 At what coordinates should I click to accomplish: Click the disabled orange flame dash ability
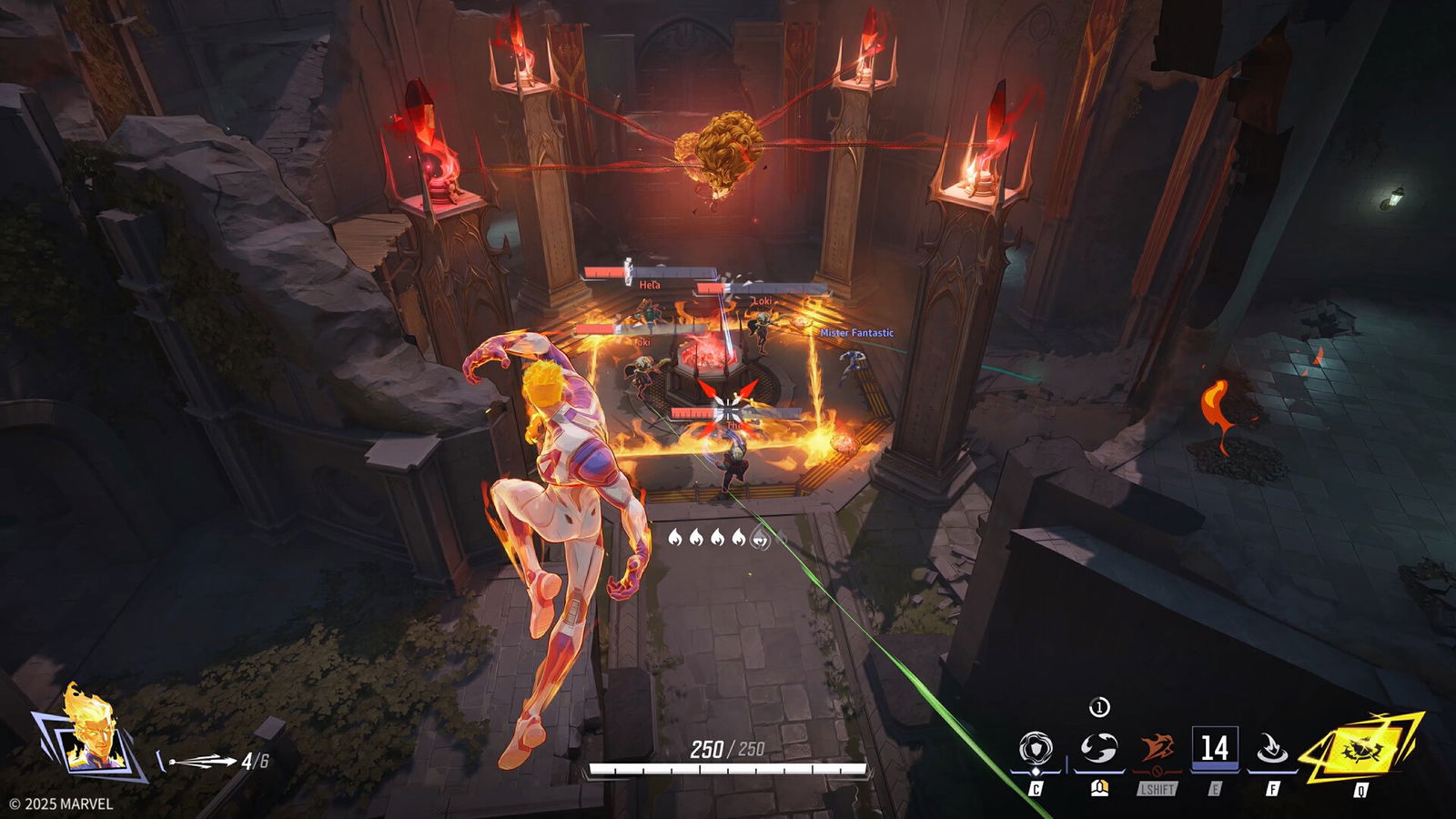[x=1157, y=749]
